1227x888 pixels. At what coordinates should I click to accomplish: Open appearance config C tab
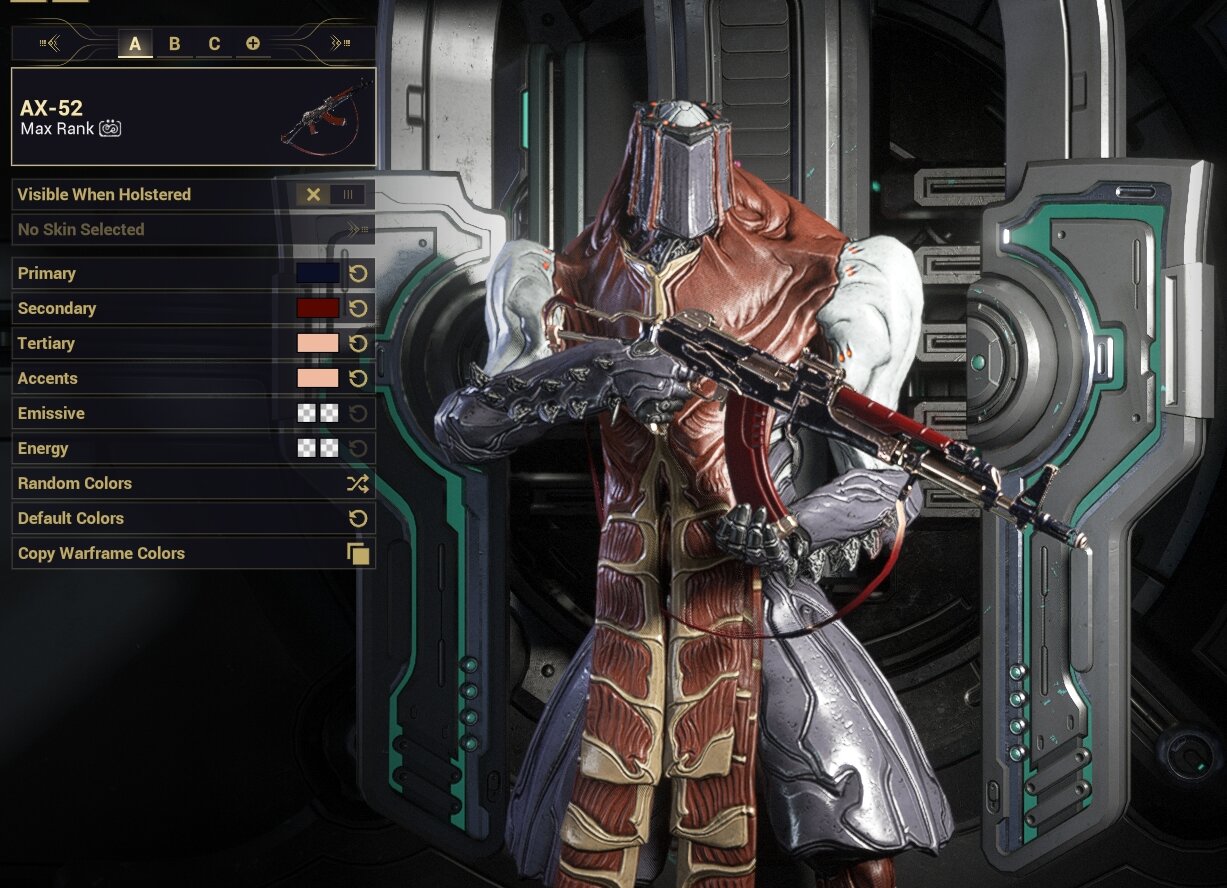click(214, 43)
